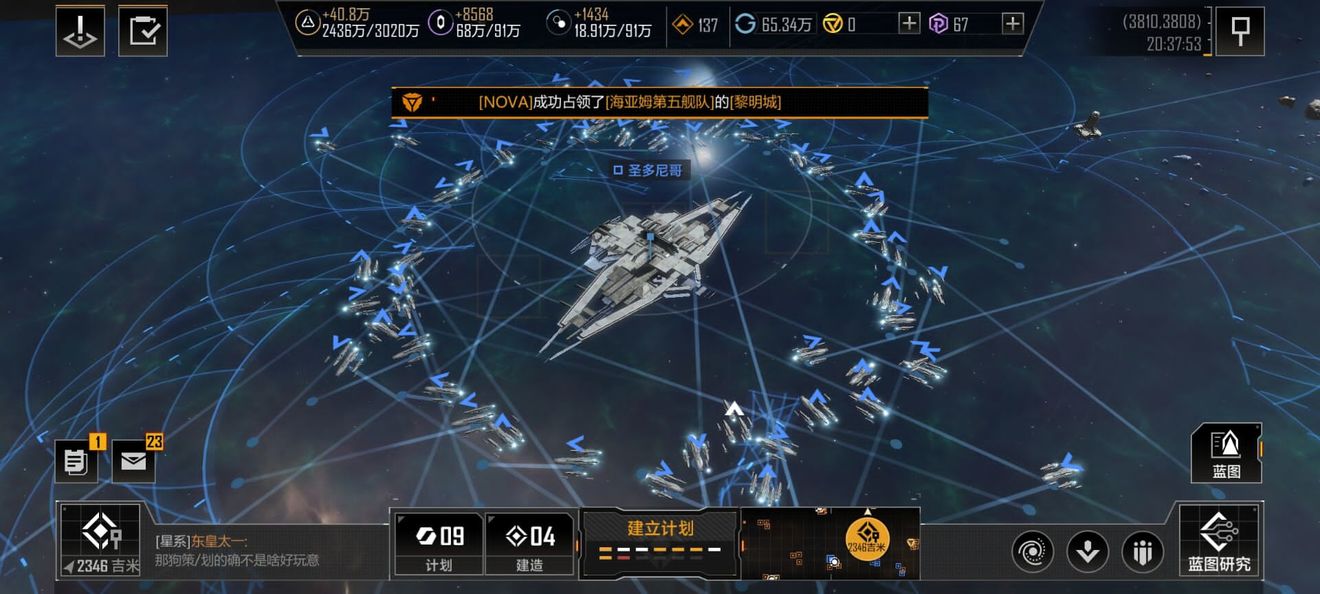Open the 蓝图 blueprint button
The image size is (1320, 594).
[1226, 453]
